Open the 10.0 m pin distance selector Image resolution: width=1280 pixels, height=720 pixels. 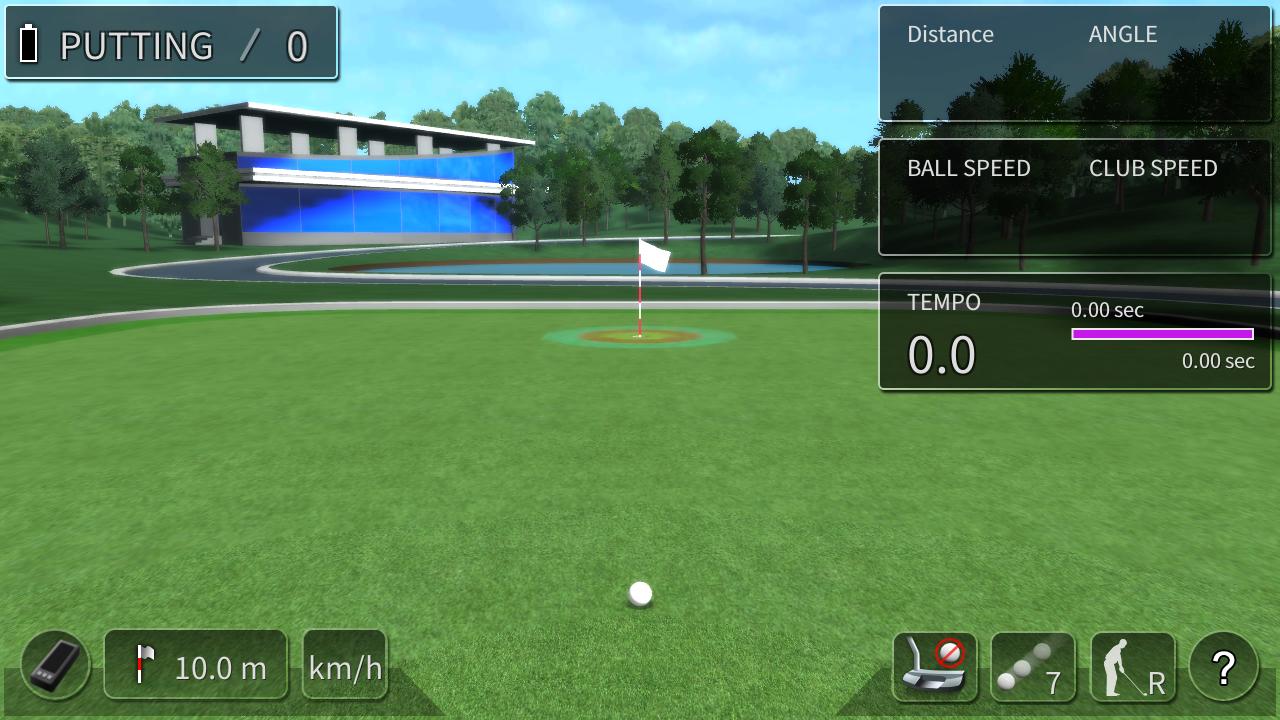196,665
